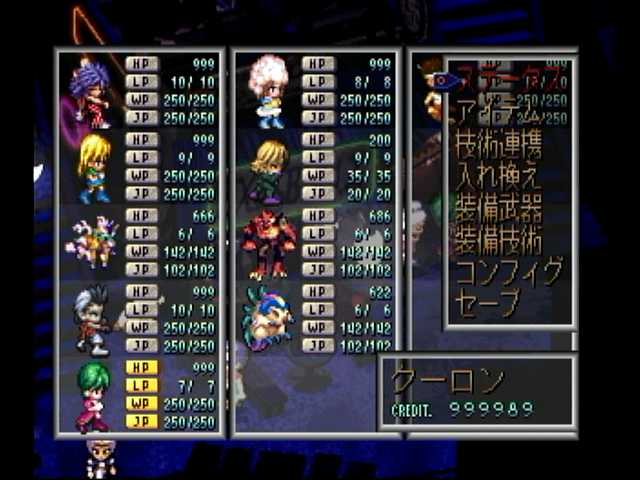Choose the green-haired character in pink

[x=93, y=397]
